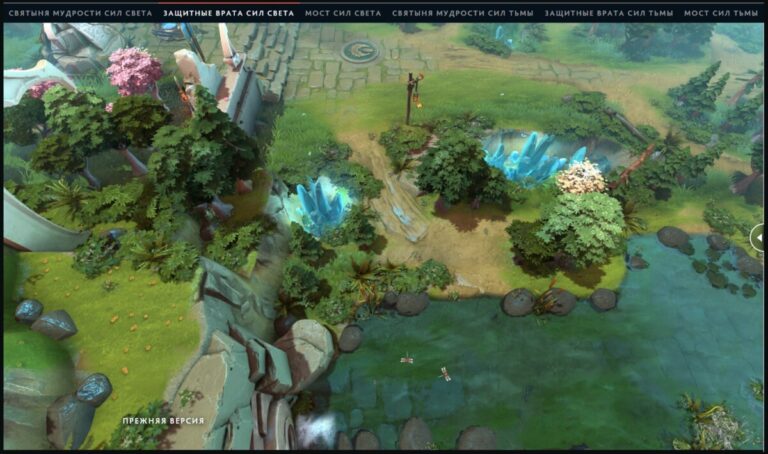Choose the Защитные врата сил тьмы tab

(x=609, y=13)
